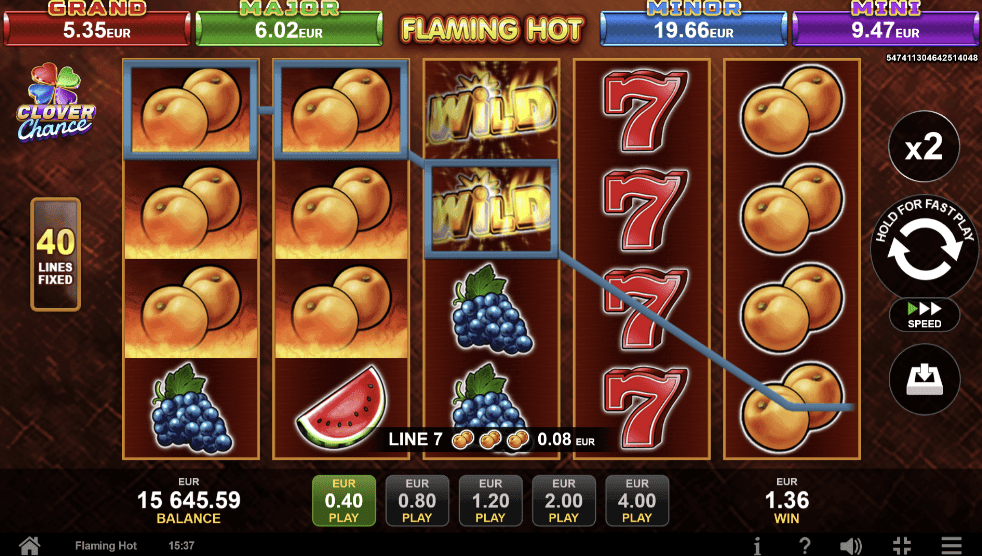Viewport: 982px width, 556px height.
Task: Go to the home lobby
Action: [x=29, y=545]
